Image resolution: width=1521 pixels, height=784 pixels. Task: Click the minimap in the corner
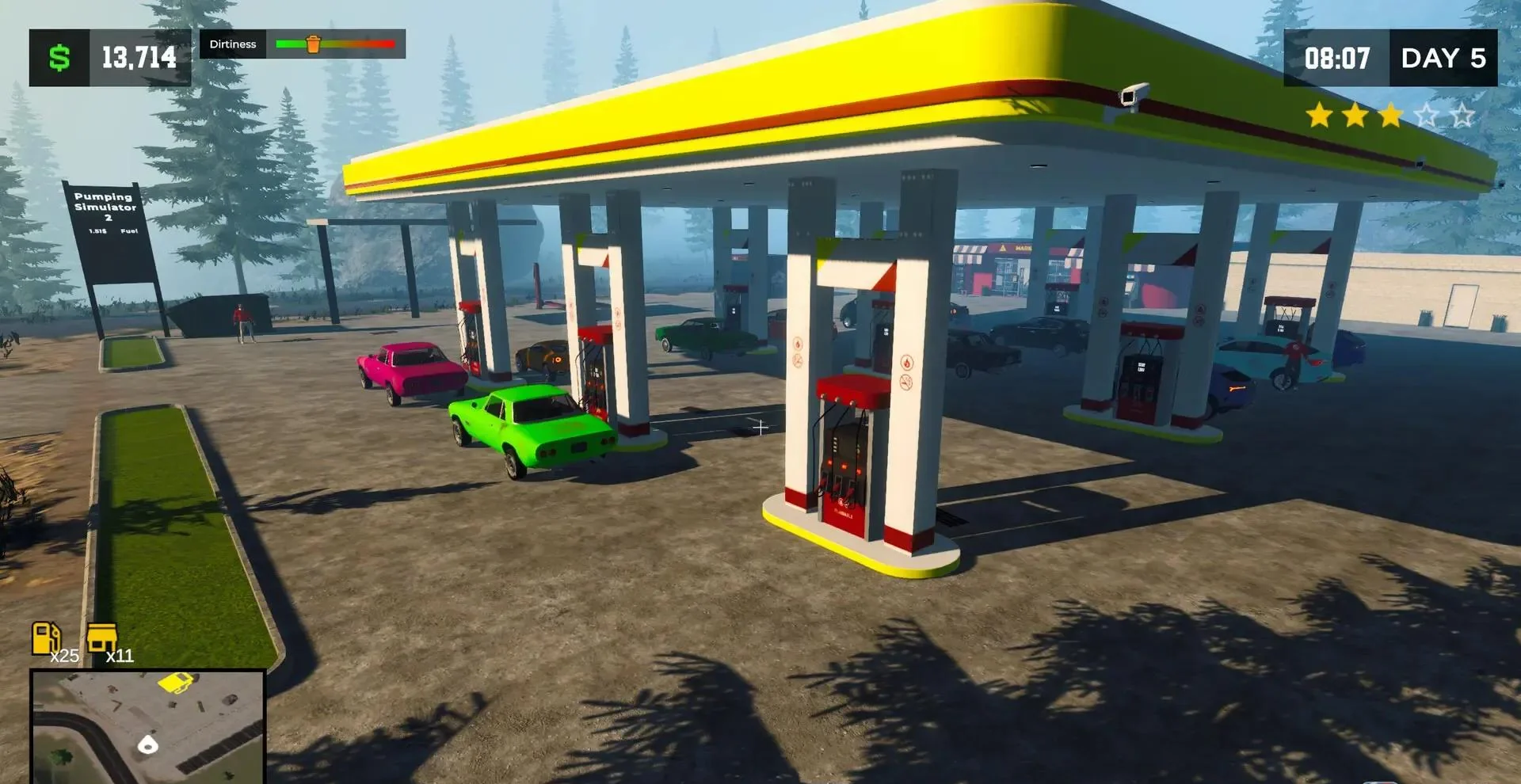click(147, 727)
